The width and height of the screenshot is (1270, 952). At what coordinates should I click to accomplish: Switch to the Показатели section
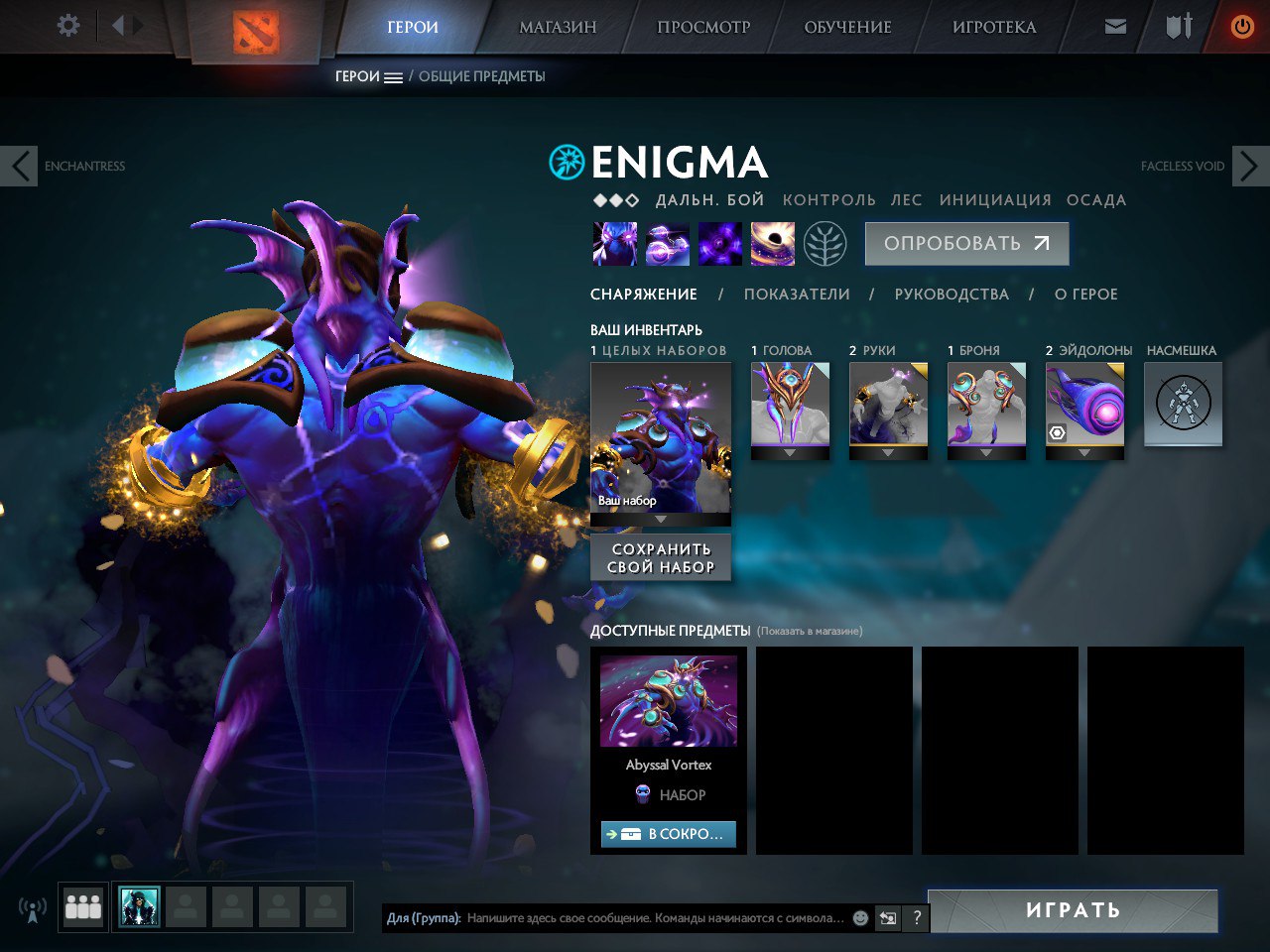coord(797,295)
